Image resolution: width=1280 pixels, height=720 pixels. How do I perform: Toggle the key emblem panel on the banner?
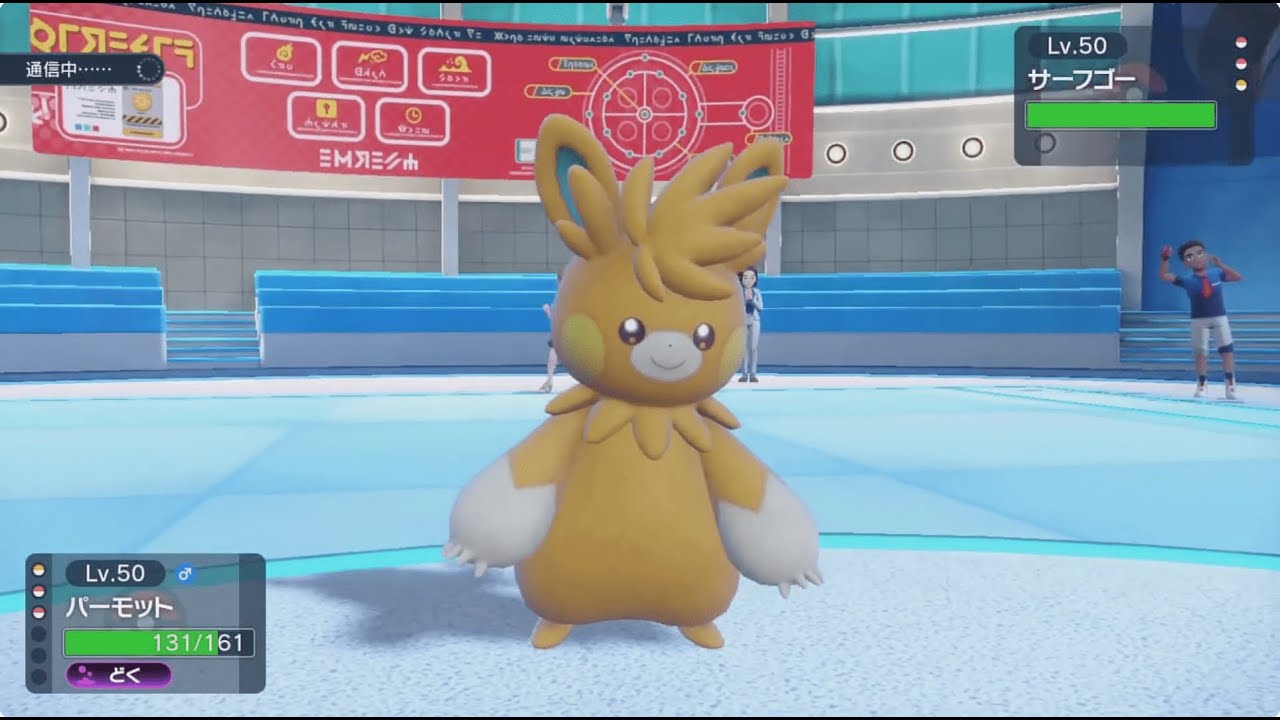coord(325,110)
